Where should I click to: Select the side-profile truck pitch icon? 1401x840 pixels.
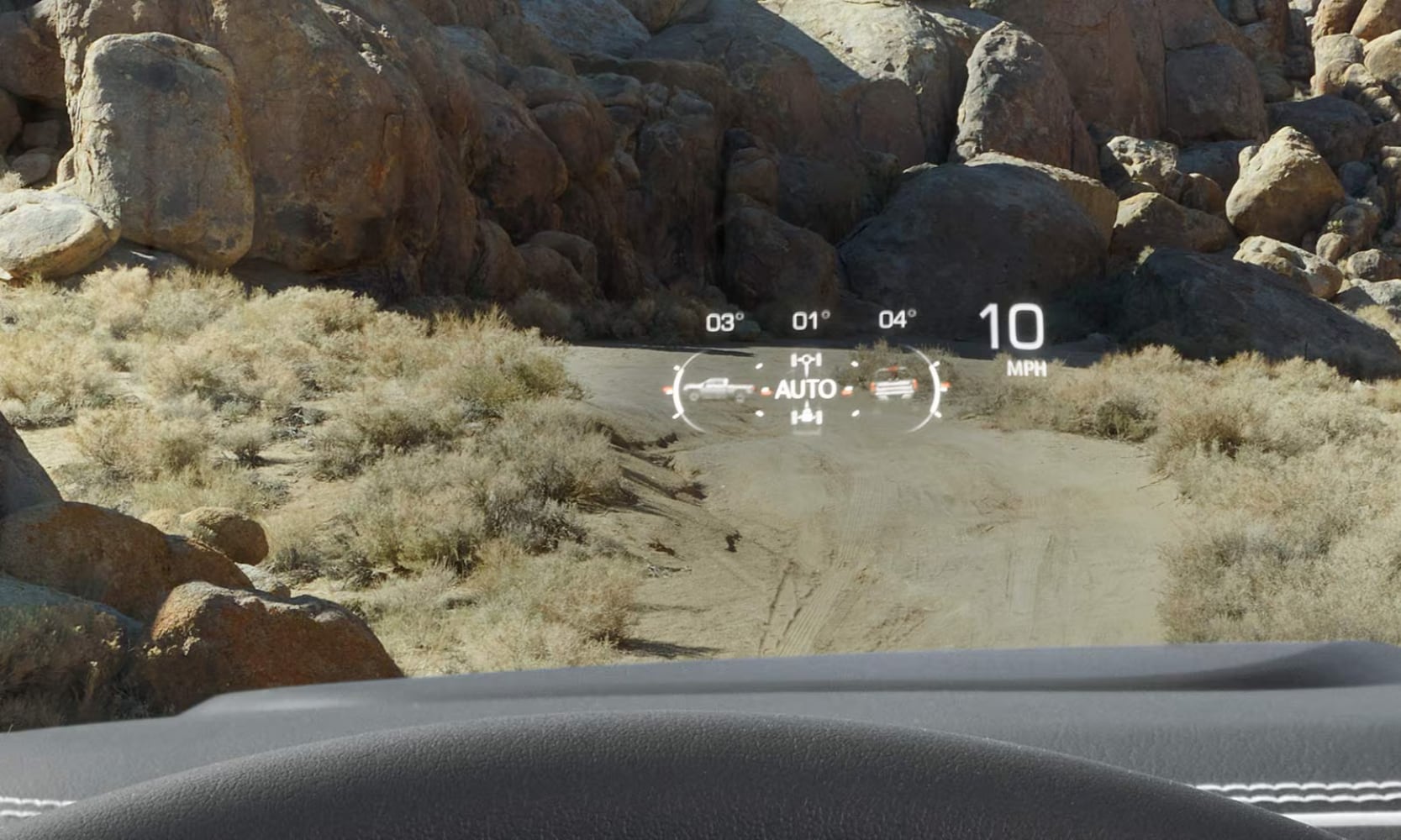(x=718, y=389)
